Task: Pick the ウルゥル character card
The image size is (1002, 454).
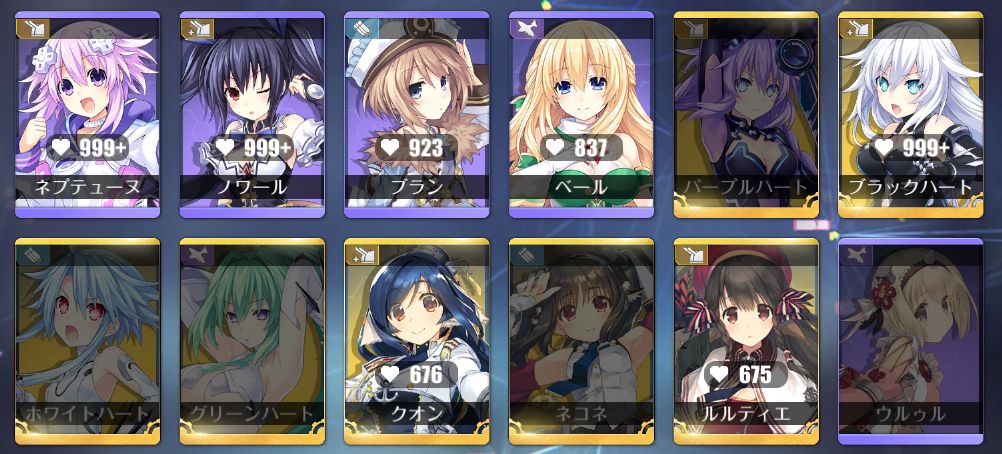Action: point(910,342)
